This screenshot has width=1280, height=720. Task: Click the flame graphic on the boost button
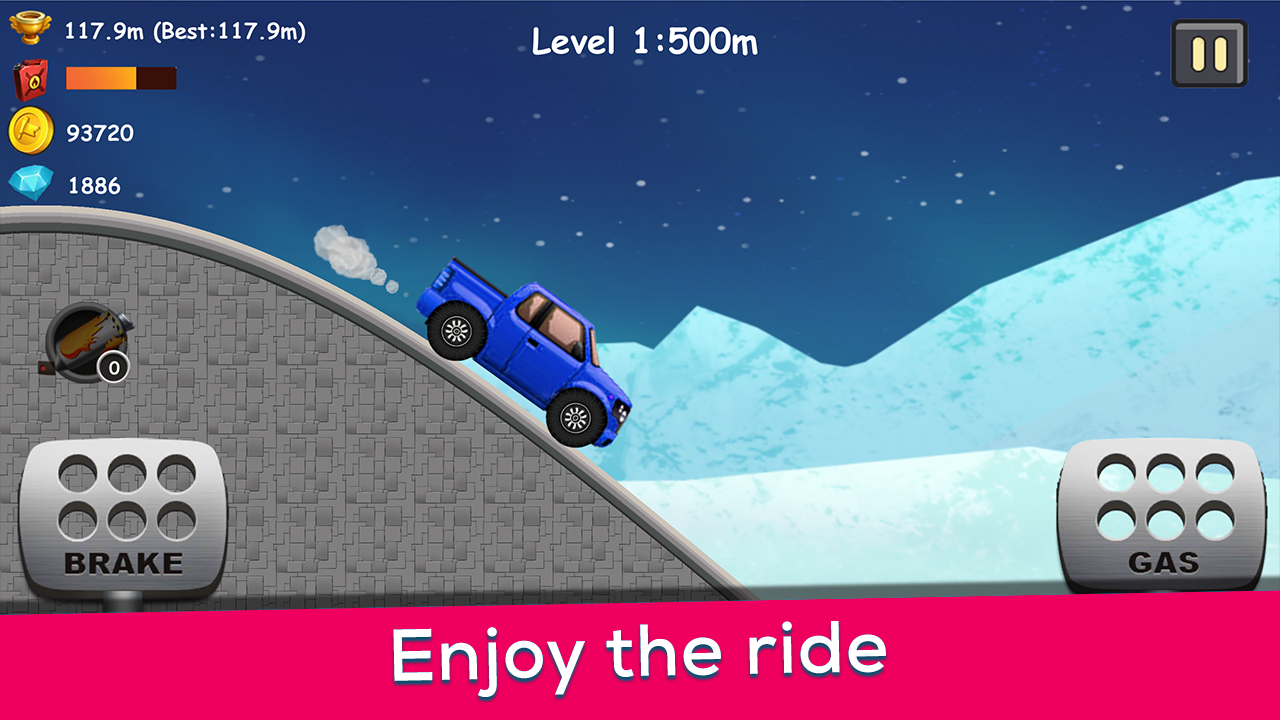[85, 338]
